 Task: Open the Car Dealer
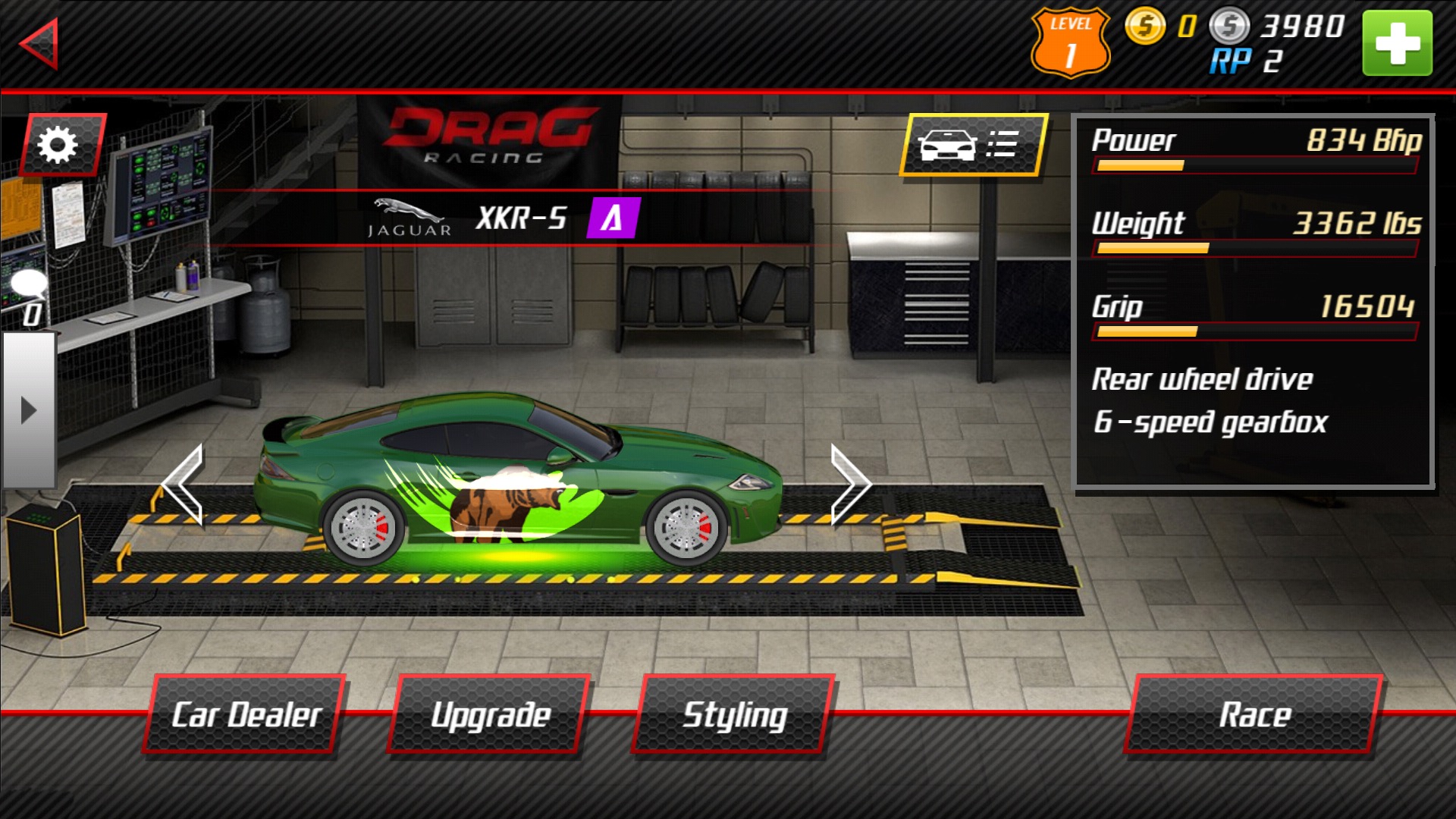pos(245,714)
